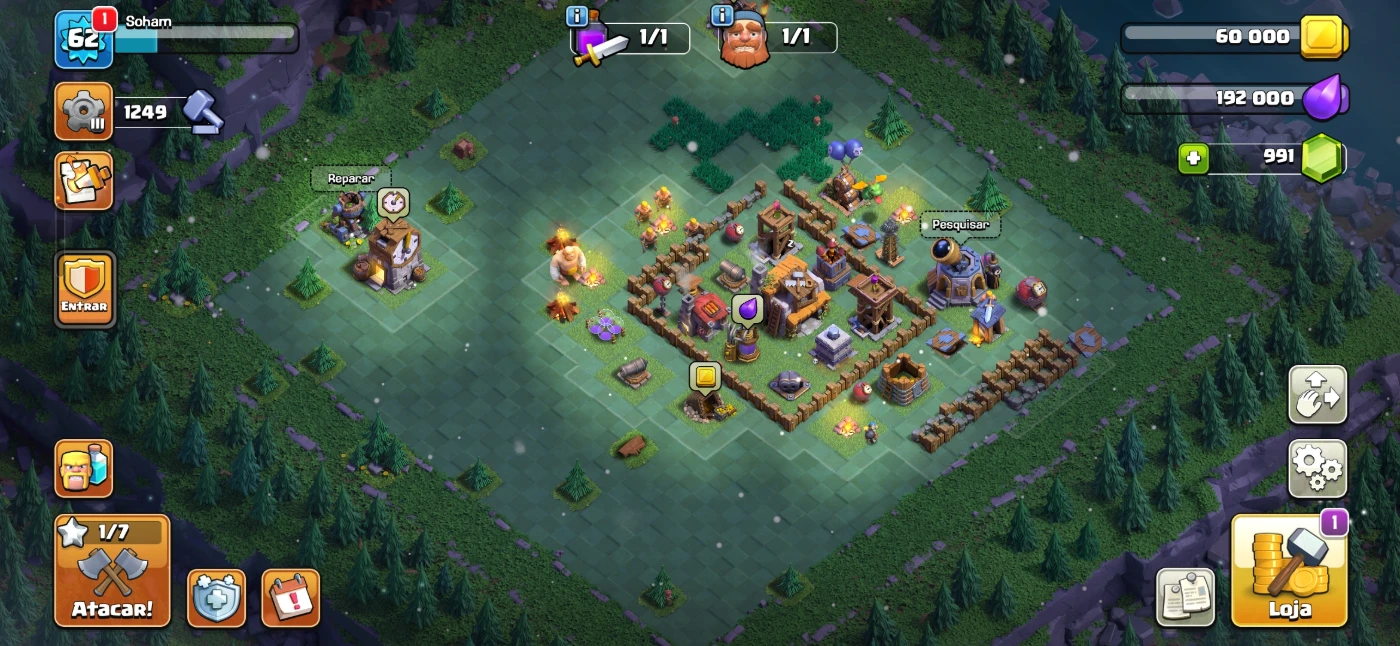
Task: Collect the purple elixir bubble
Action: click(x=747, y=308)
